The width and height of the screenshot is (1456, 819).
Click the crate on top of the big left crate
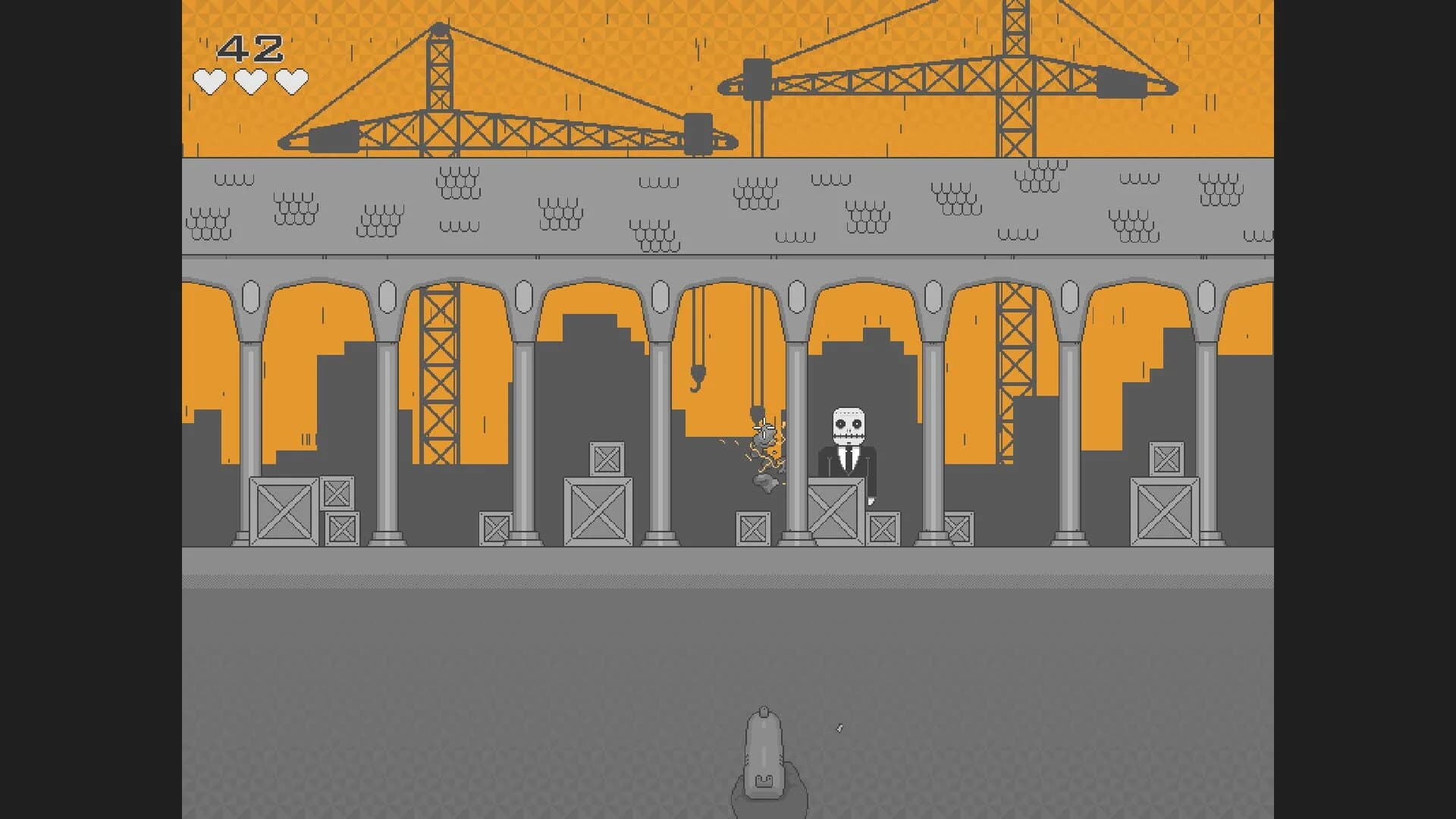tap(605, 459)
